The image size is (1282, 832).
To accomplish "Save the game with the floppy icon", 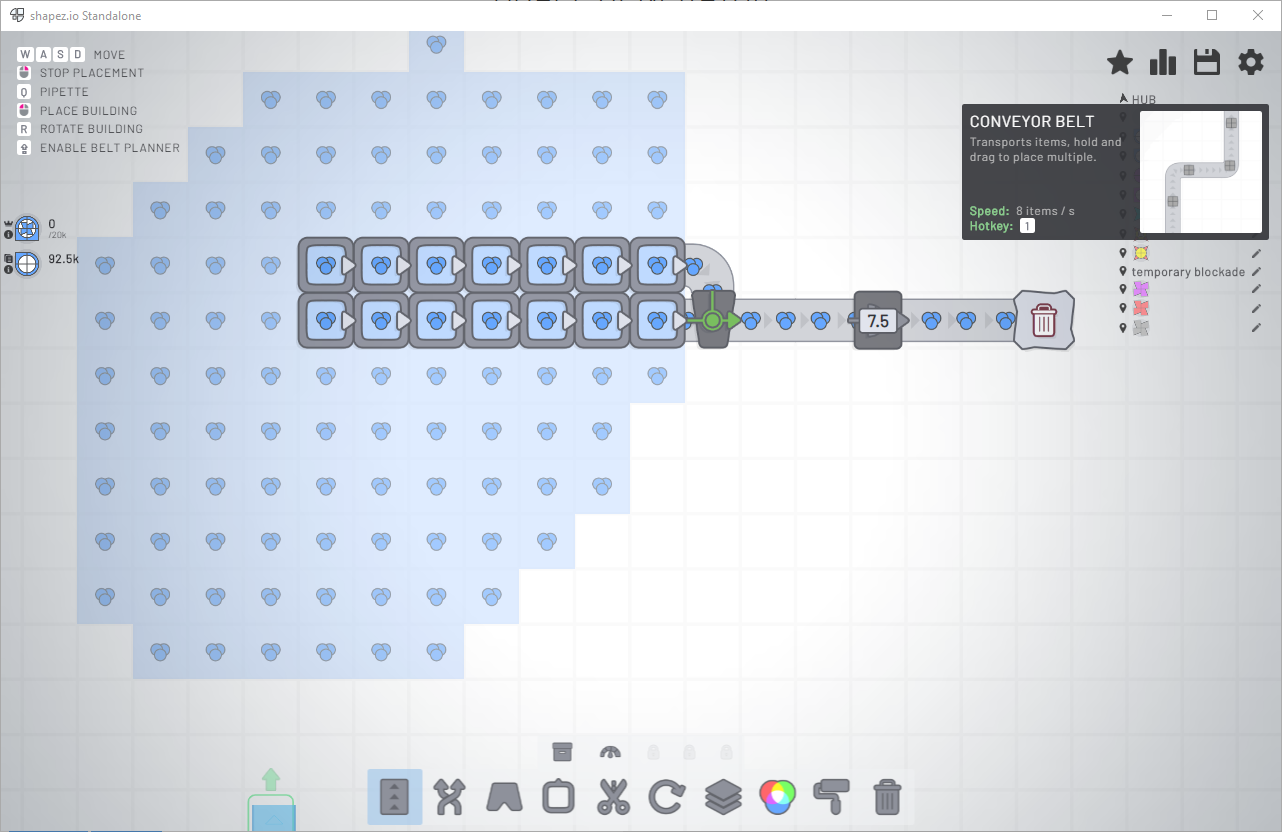I will point(1206,61).
